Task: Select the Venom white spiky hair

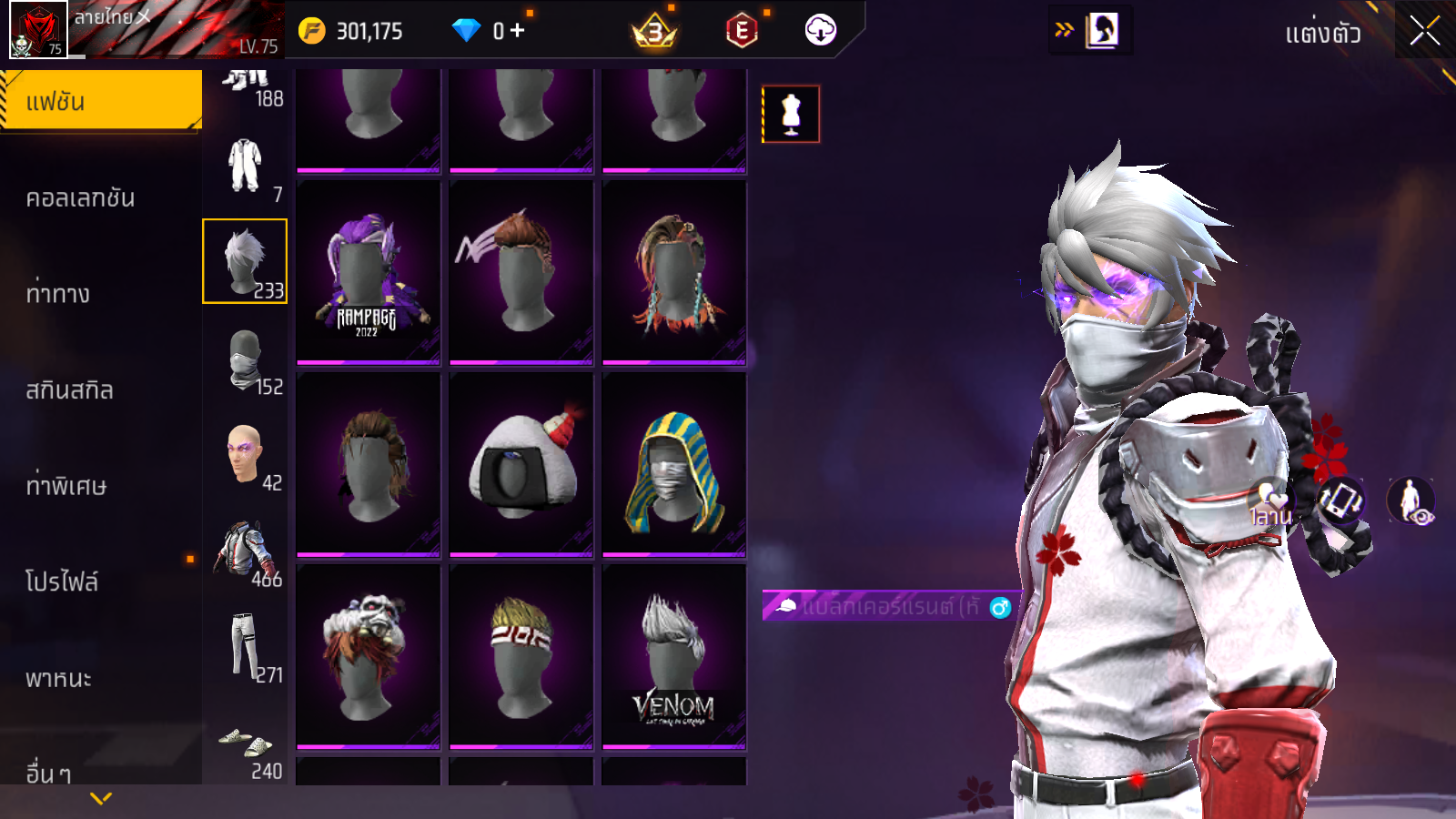Action: (673, 657)
